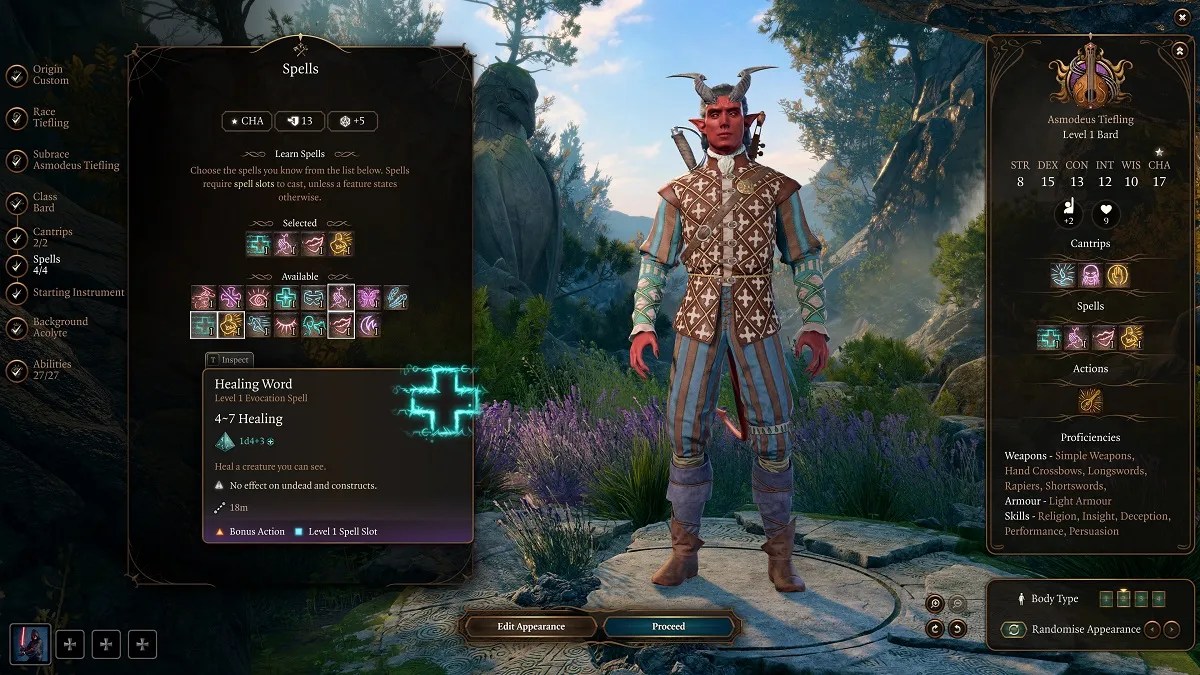
Task: Go to the Abilities step
Action: tap(52, 370)
